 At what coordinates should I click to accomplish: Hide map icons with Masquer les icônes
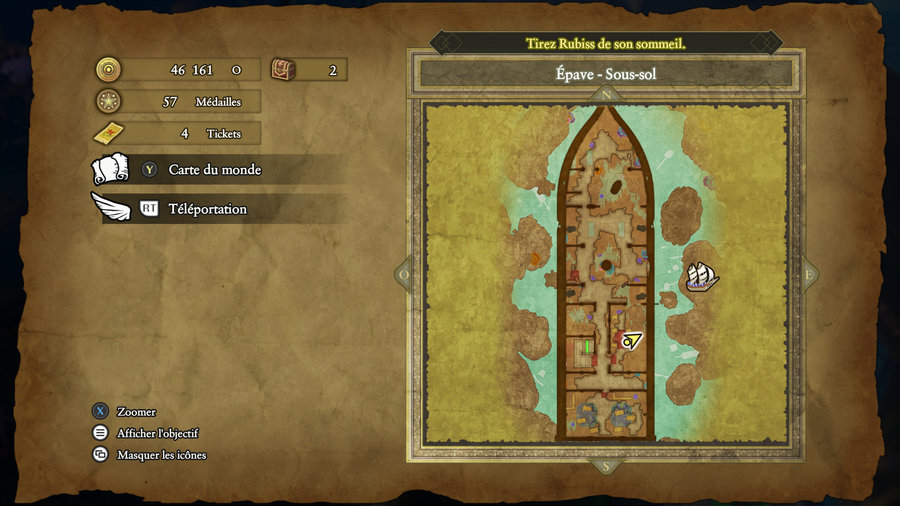(x=161, y=455)
